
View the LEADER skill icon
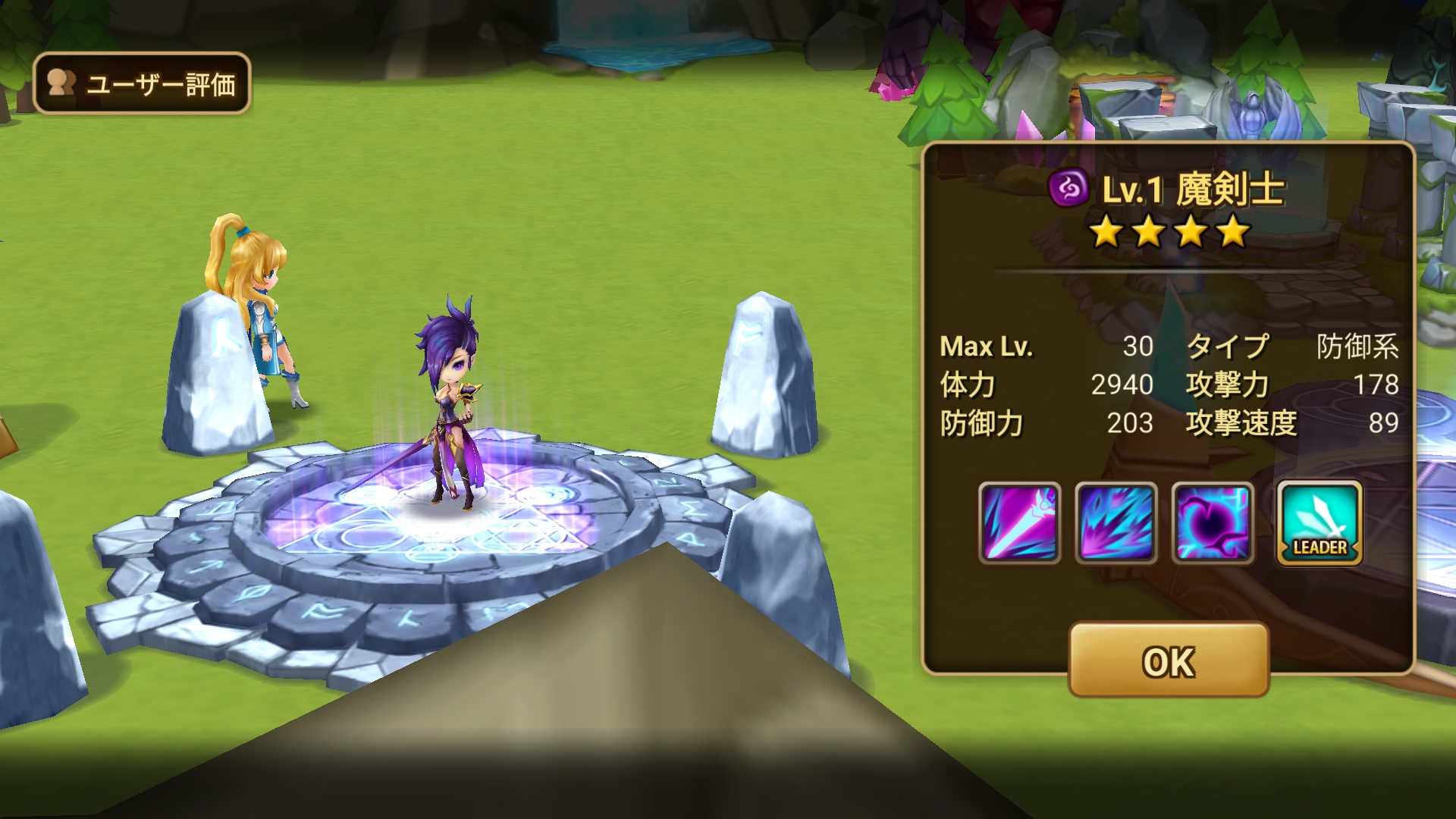pyautogui.click(x=1319, y=522)
